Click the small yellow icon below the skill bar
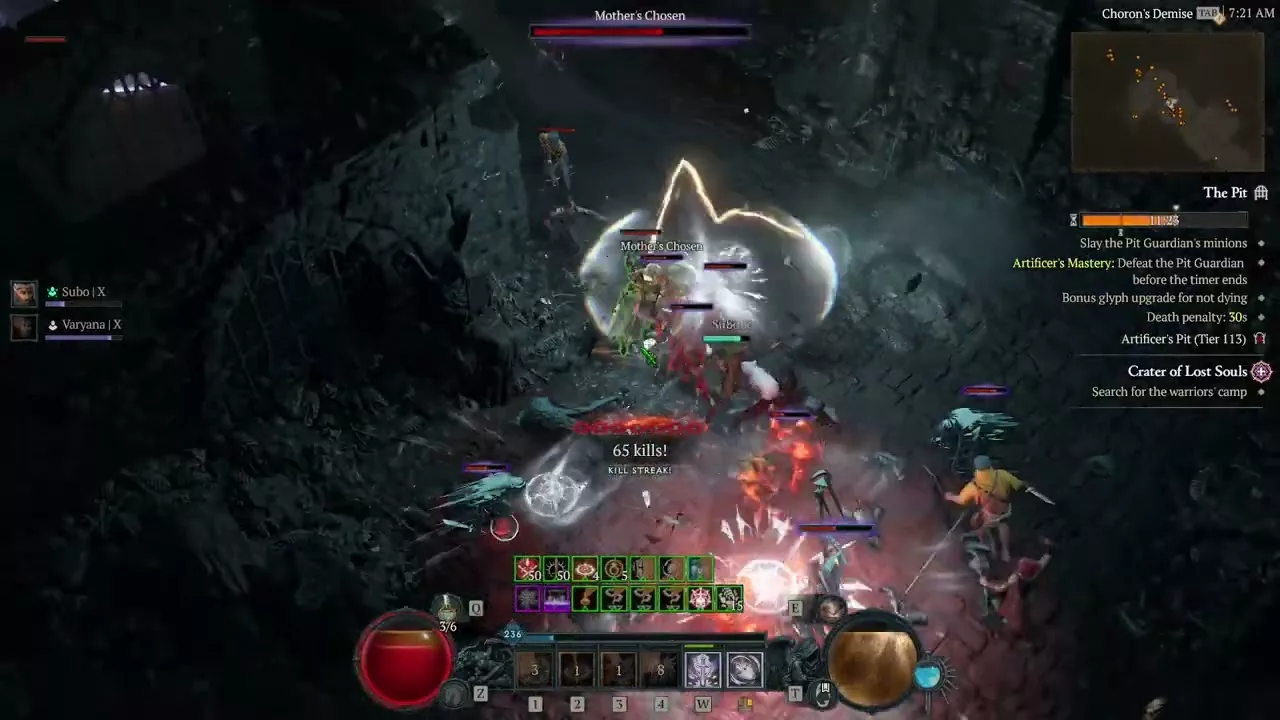 pyautogui.click(x=745, y=704)
